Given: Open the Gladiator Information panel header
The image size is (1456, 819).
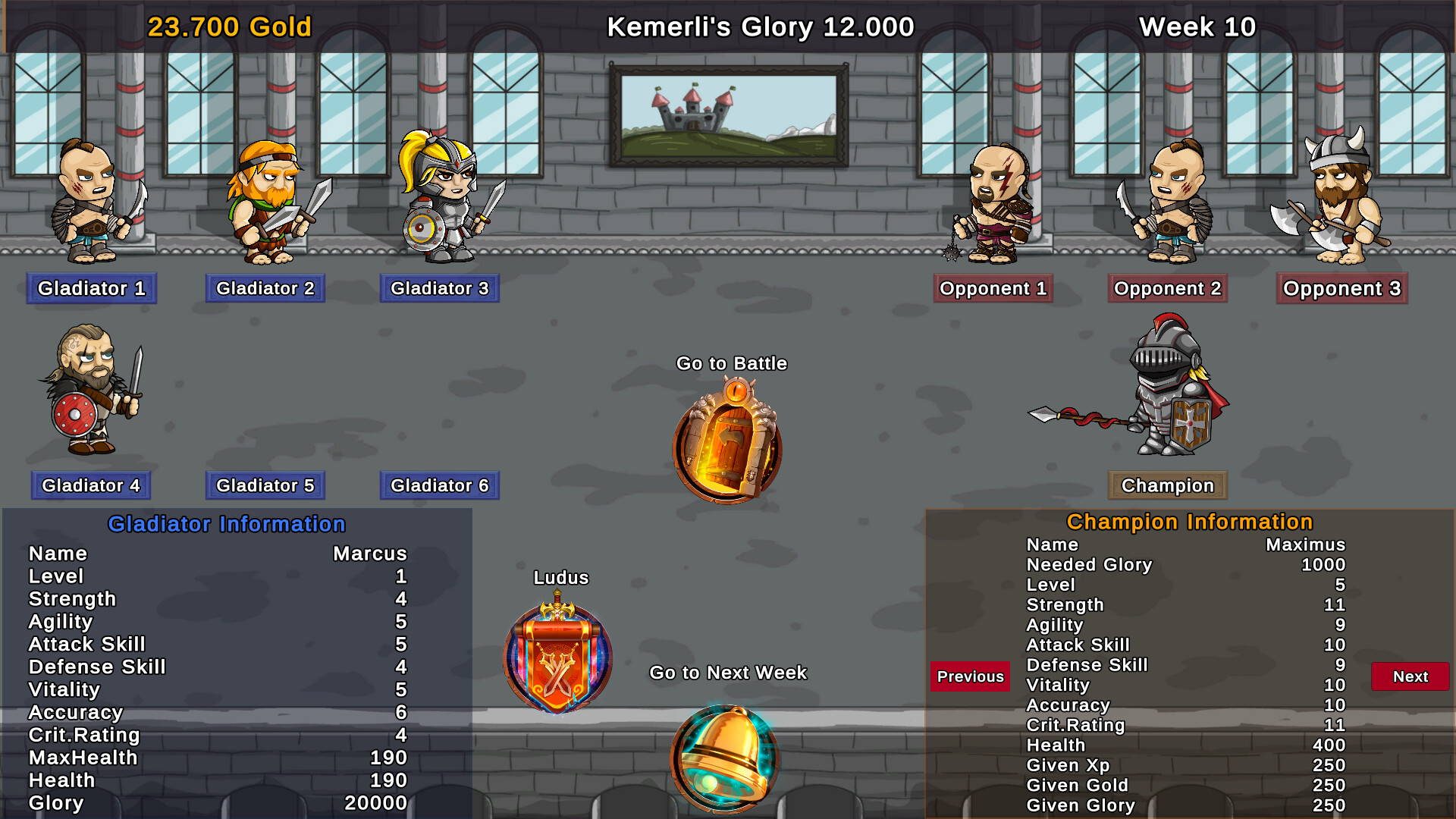Looking at the screenshot, I should 227,523.
